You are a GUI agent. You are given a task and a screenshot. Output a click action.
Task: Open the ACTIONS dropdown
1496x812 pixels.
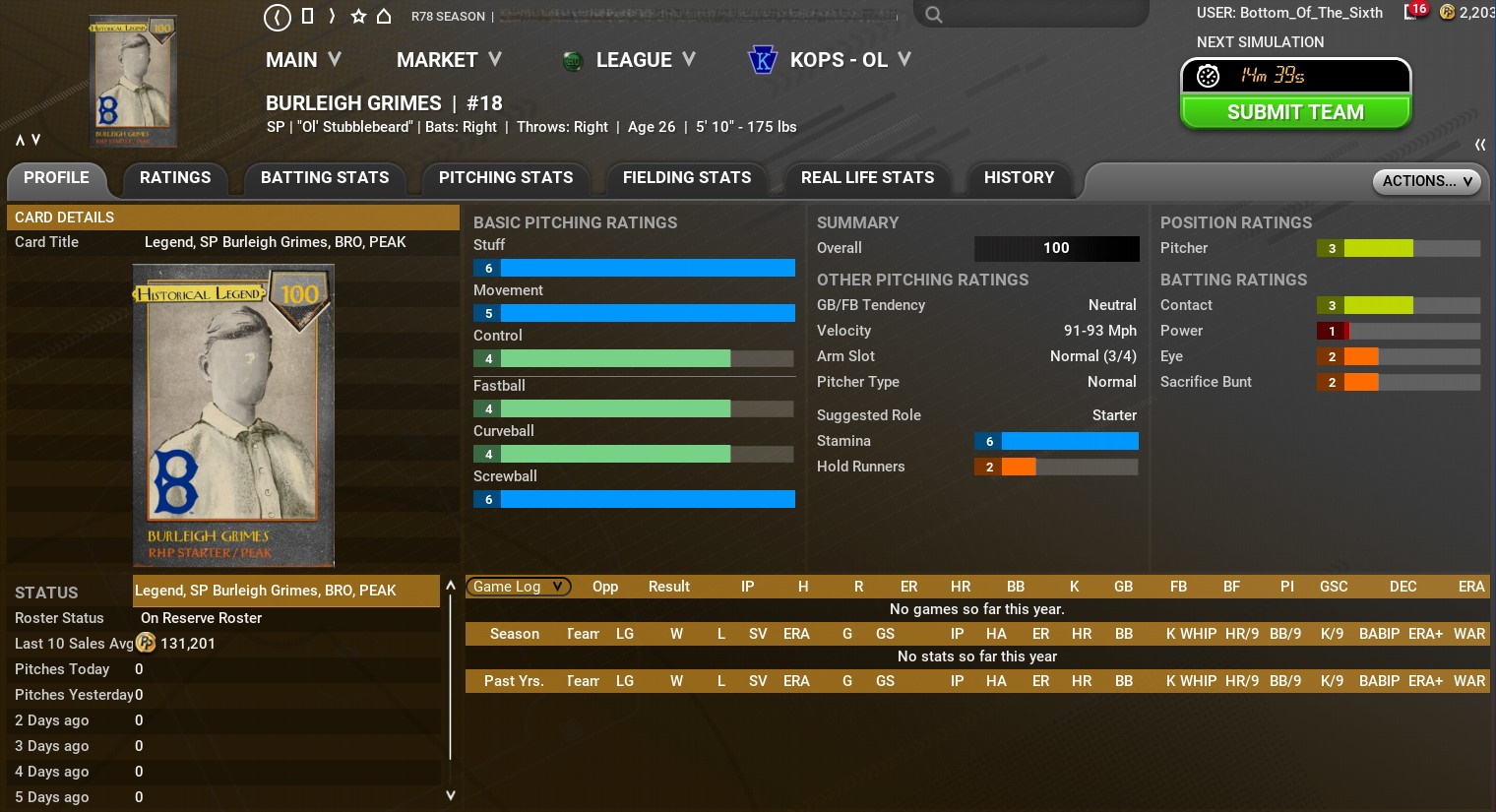[1426, 181]
